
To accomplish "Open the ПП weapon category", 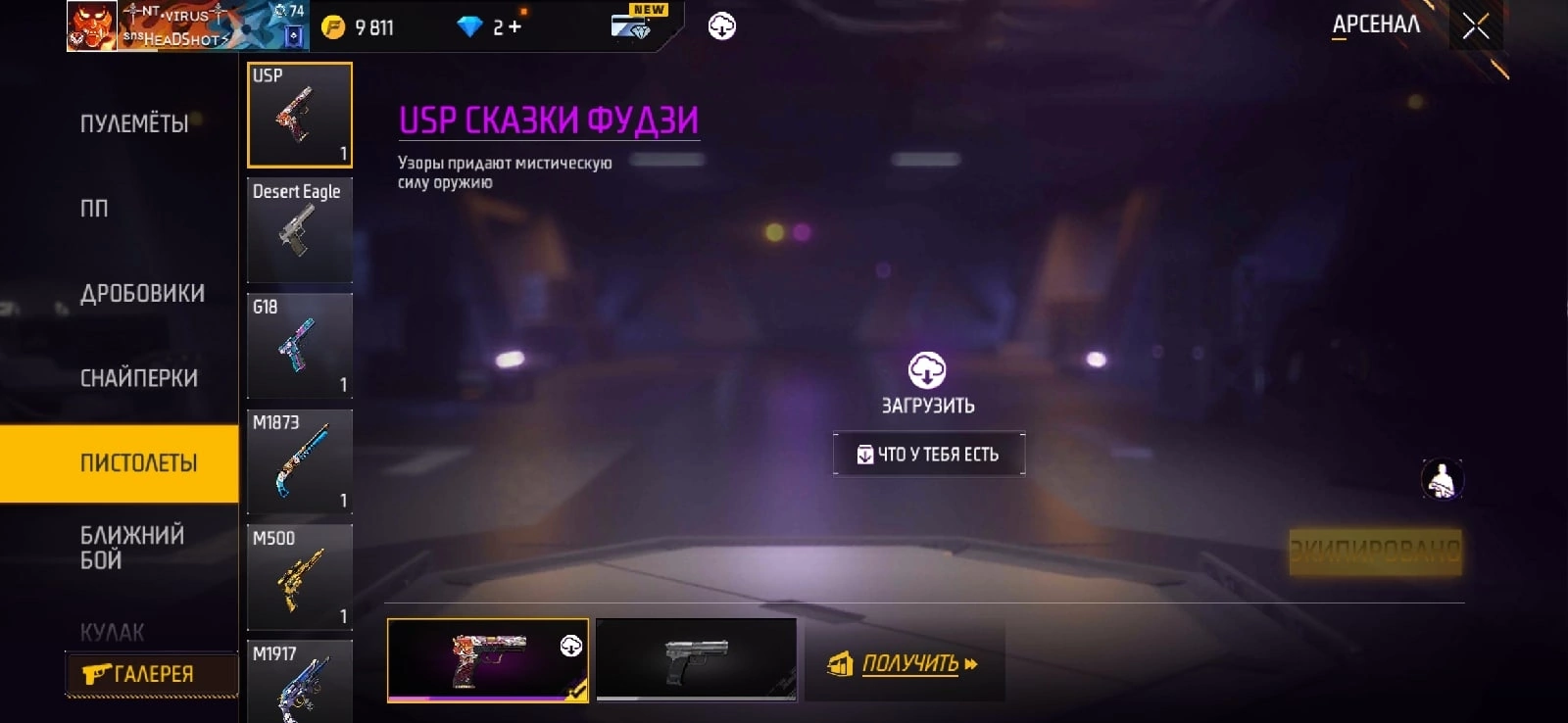I will [95, 209].
